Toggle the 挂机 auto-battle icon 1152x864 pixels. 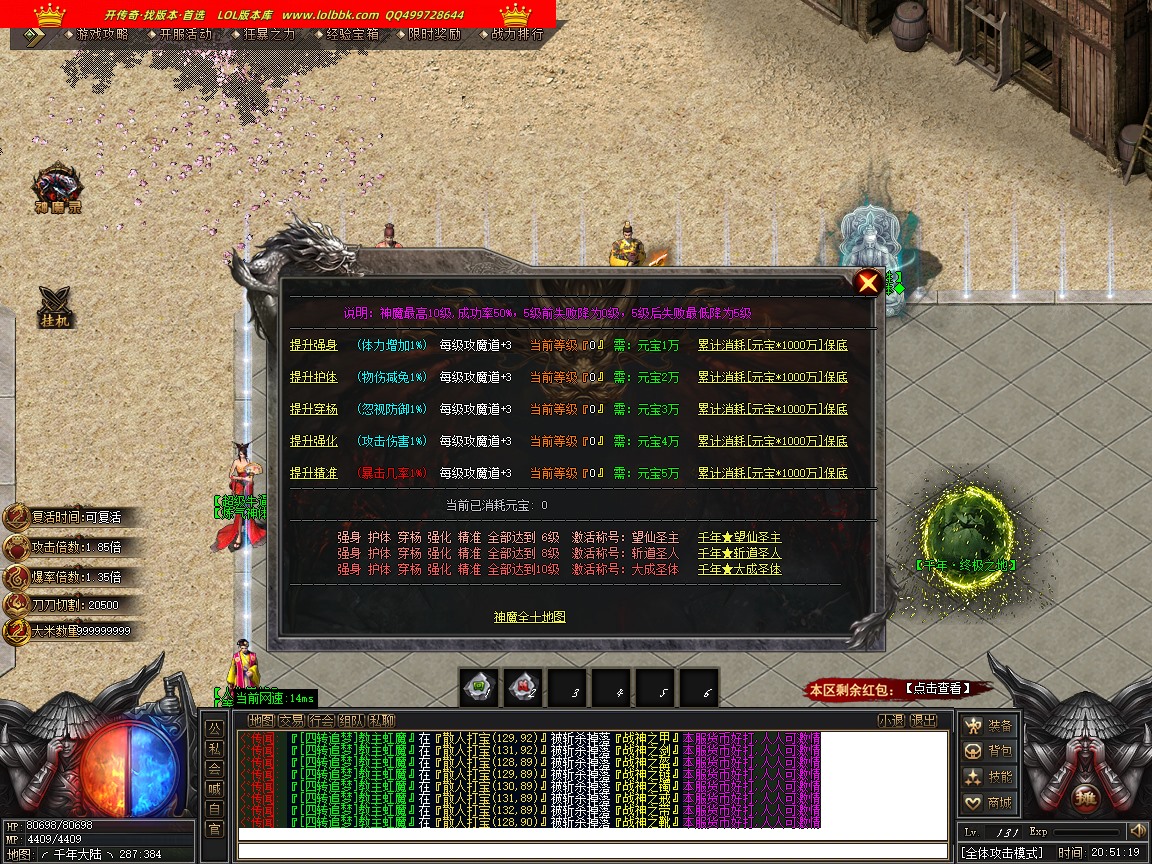[x=54, y=307]
